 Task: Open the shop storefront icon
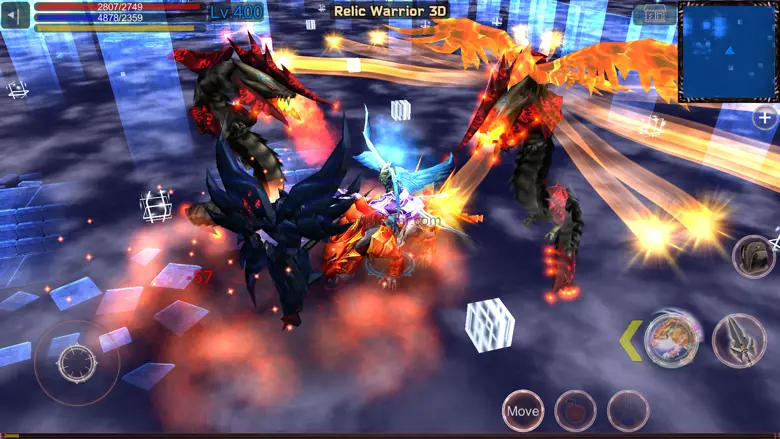655,15
